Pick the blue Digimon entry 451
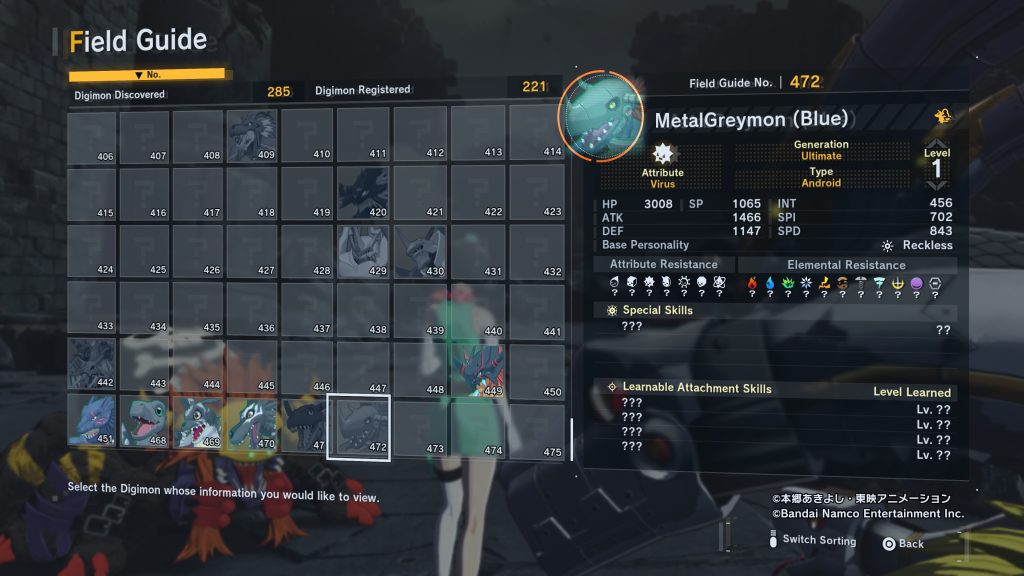The width and height of the screenshot is (1024, 576). [x=92, y=421]
